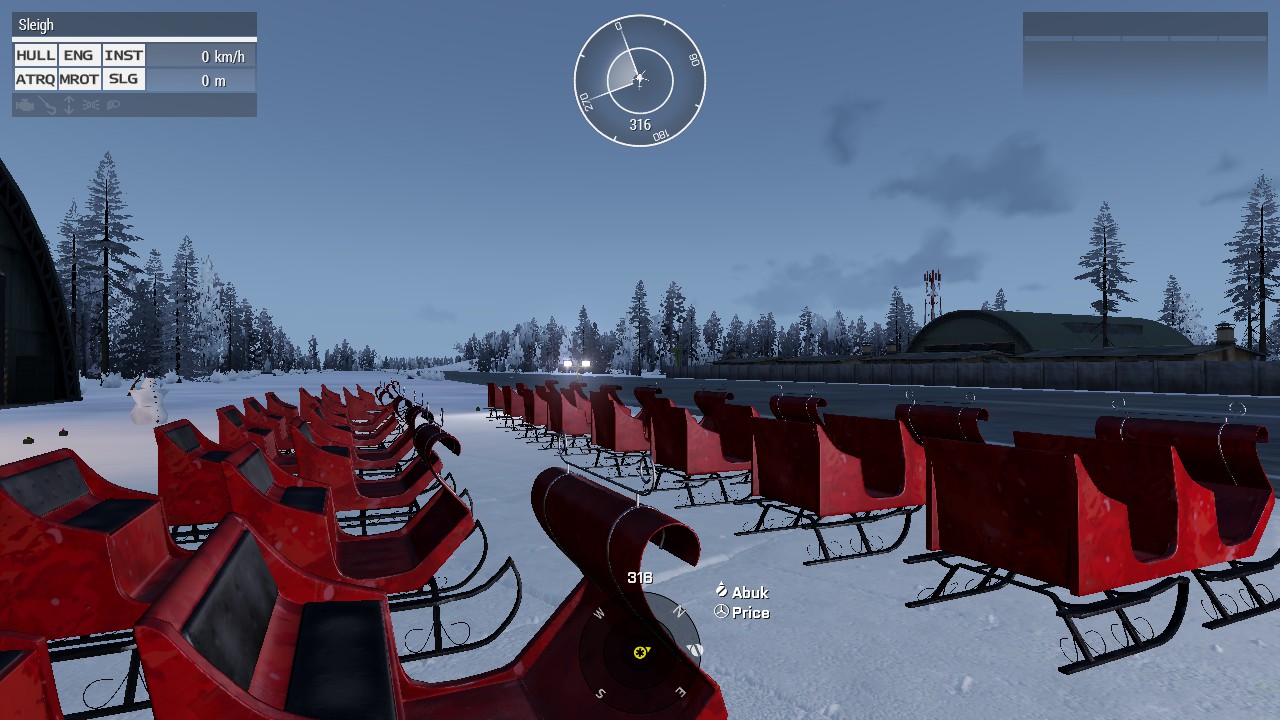This screenshot has height=720, width=1280.
Task: Select the SLG status indicator
Action: point(123,80)
